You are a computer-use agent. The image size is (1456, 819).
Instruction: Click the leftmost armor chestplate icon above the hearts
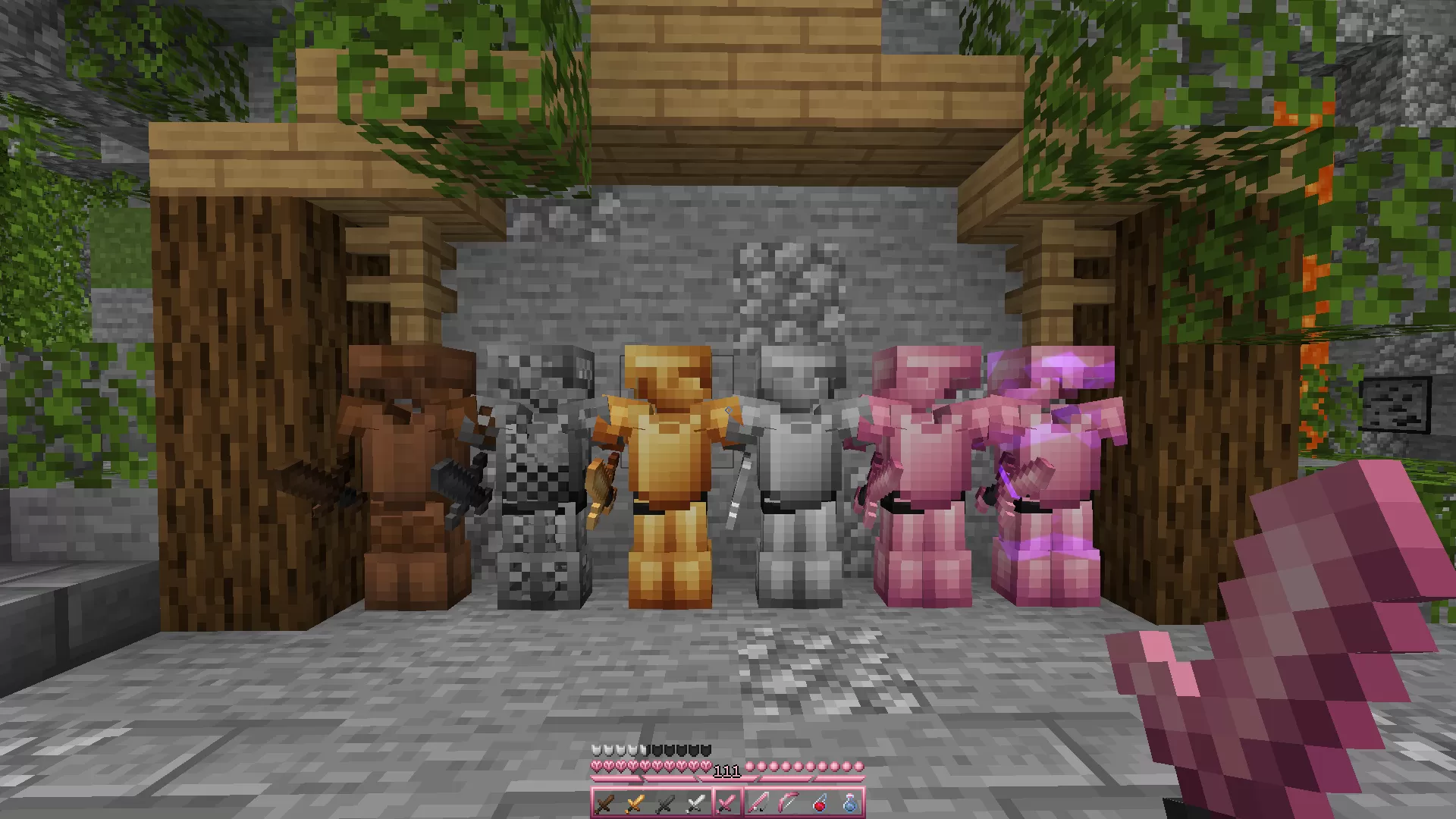click(596, 749)
